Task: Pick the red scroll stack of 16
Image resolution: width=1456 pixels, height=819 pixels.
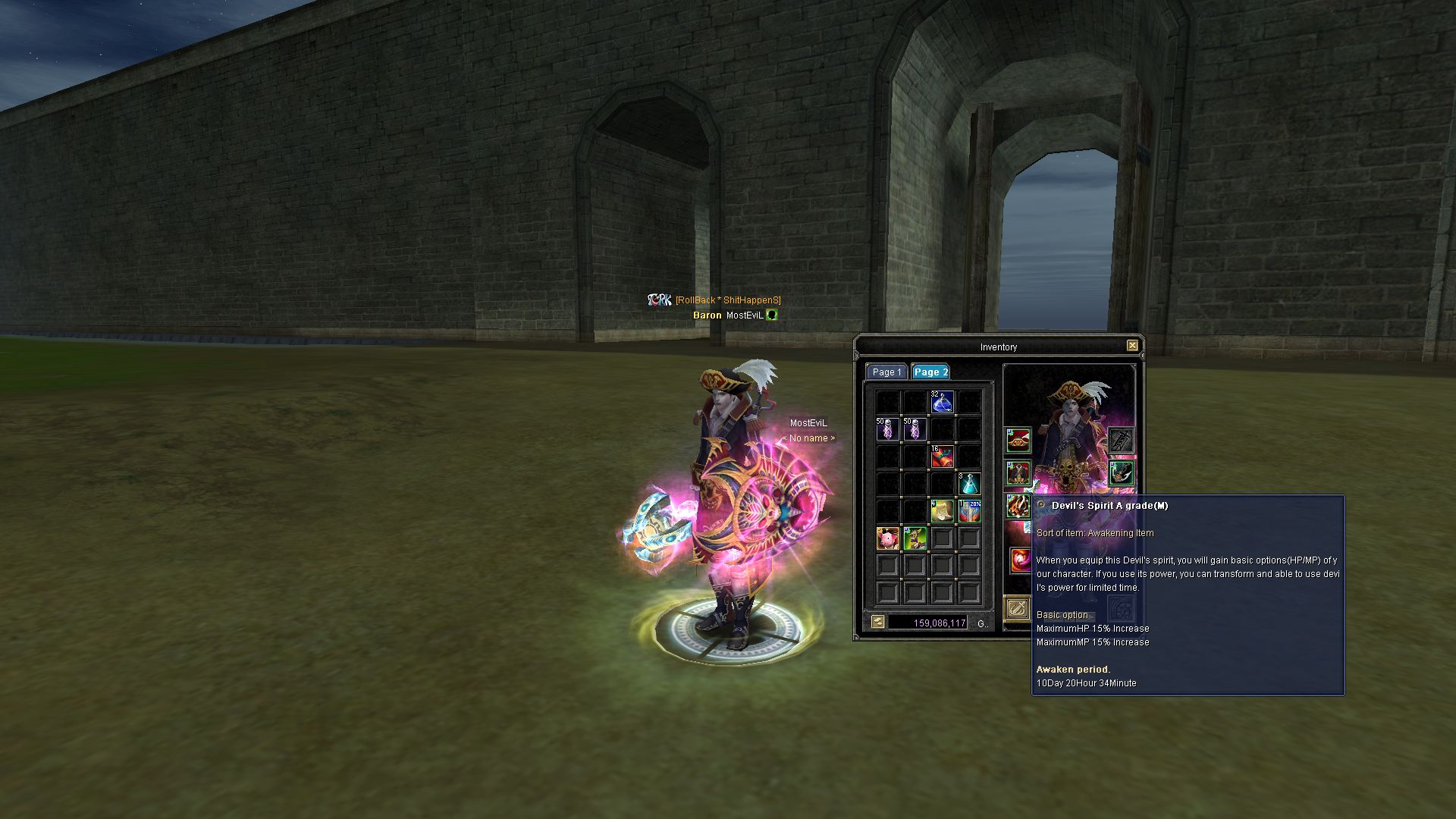Action: [942, 457]
